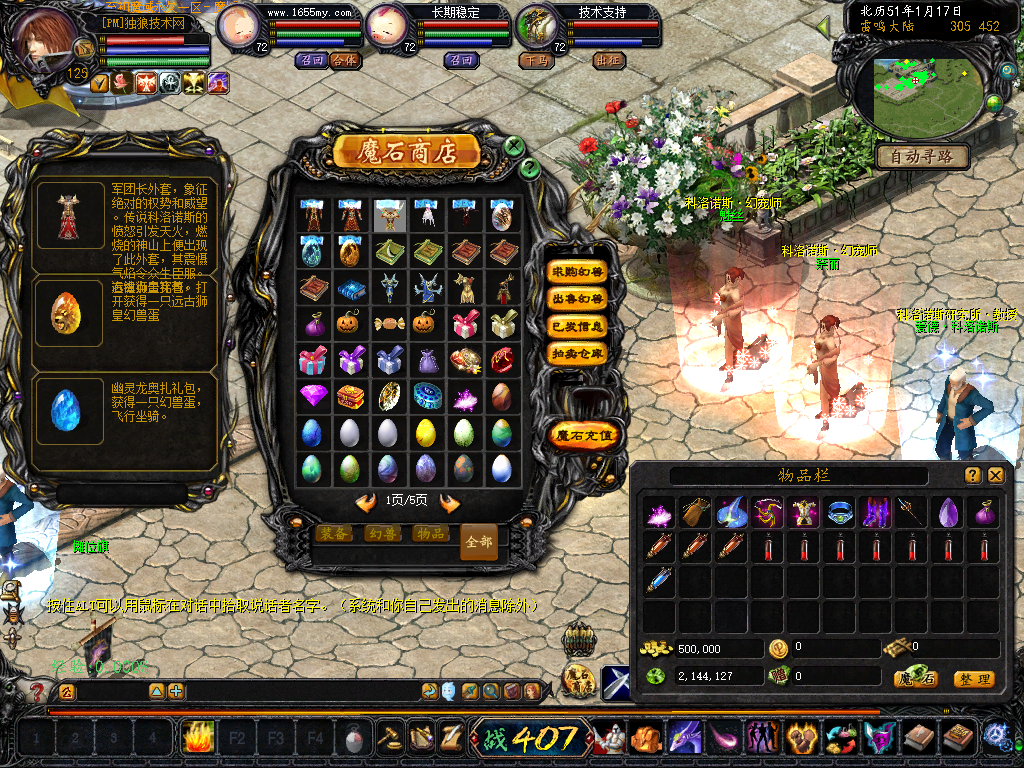Select the jack-o-lantern pumpkin shop item
The image size is (1024, 768).
[349, 324]
